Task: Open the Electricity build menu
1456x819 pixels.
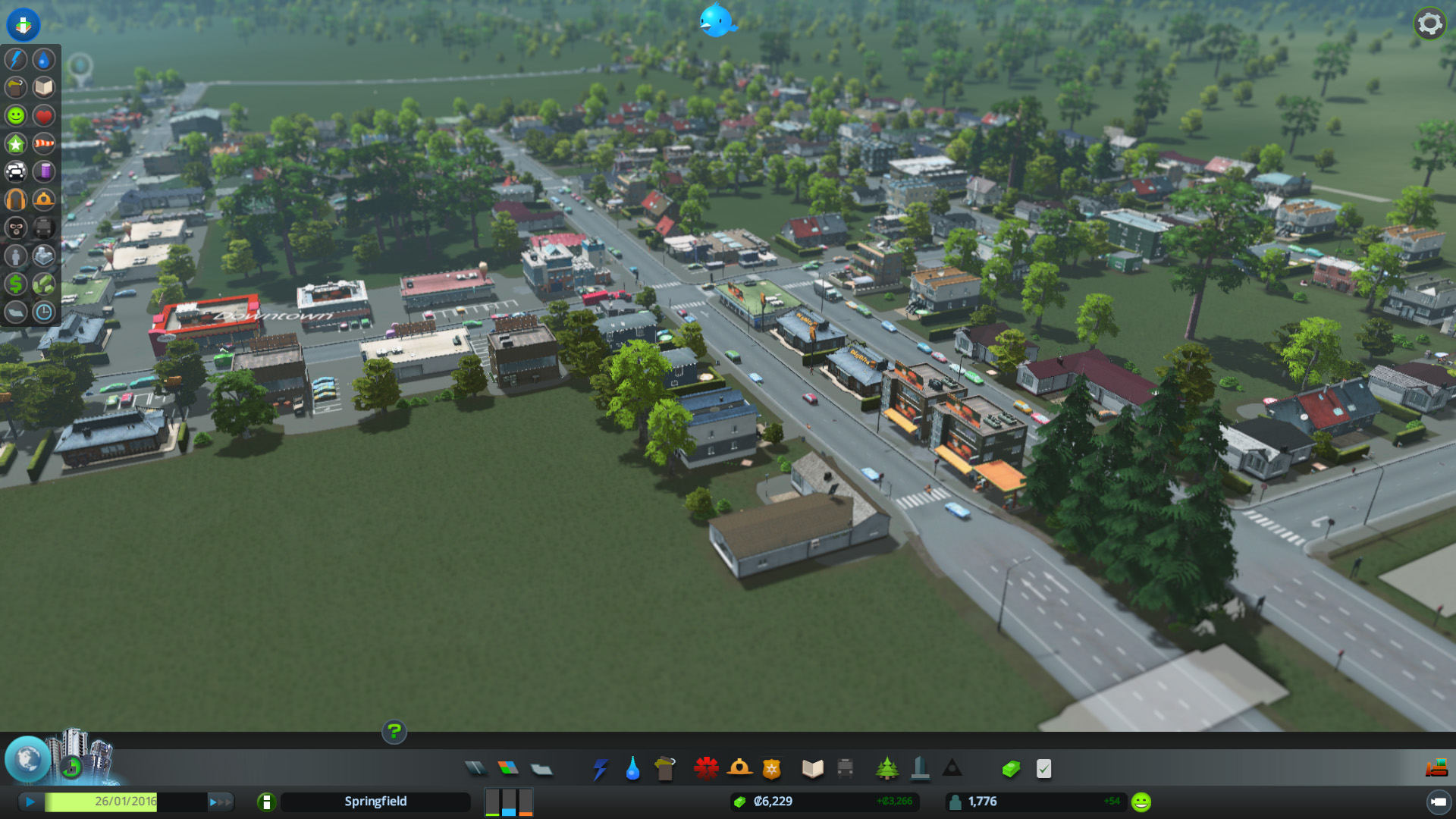Action: coord(600,769)
